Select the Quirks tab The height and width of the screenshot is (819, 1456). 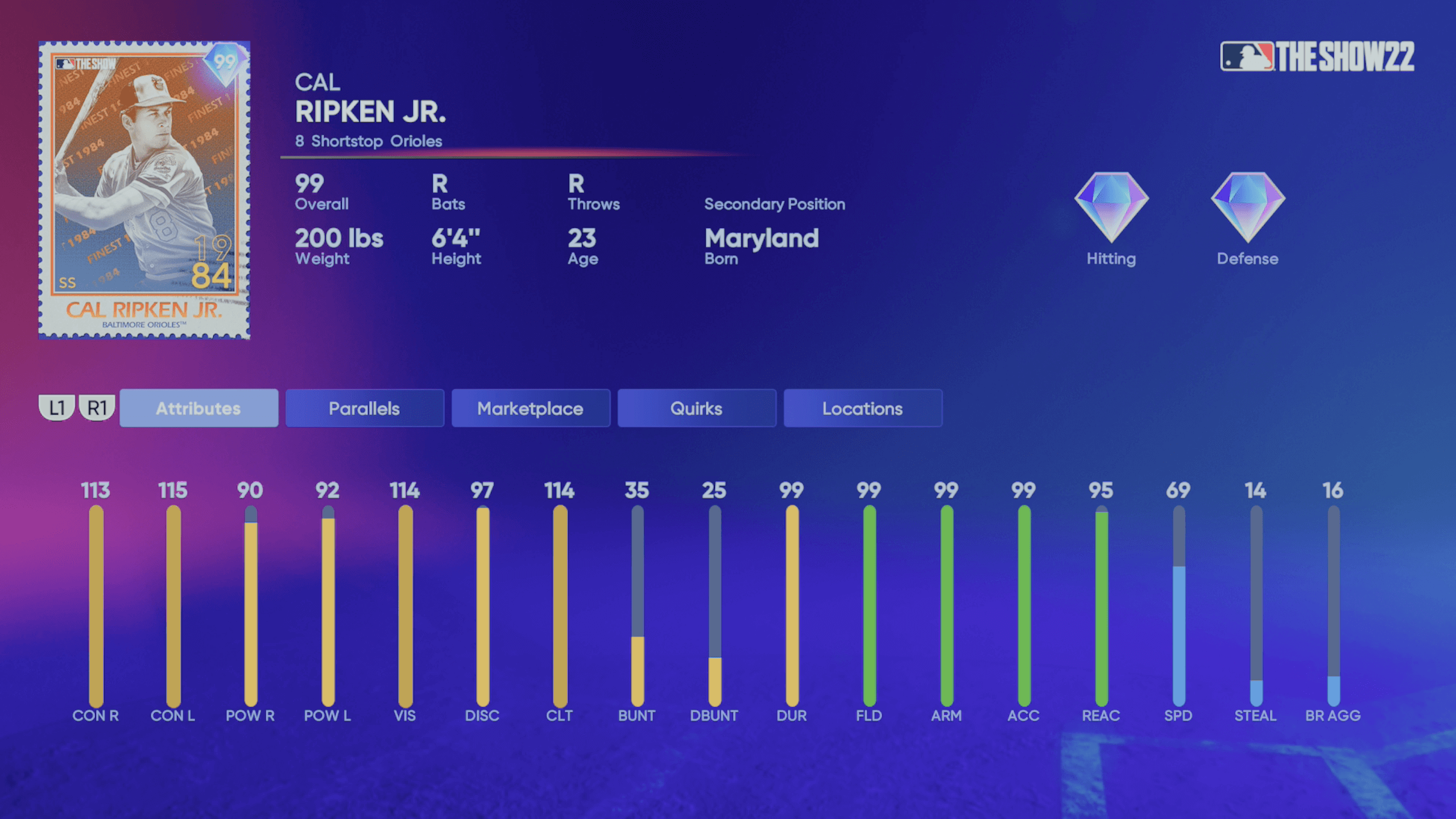click(x=696, y=408)
